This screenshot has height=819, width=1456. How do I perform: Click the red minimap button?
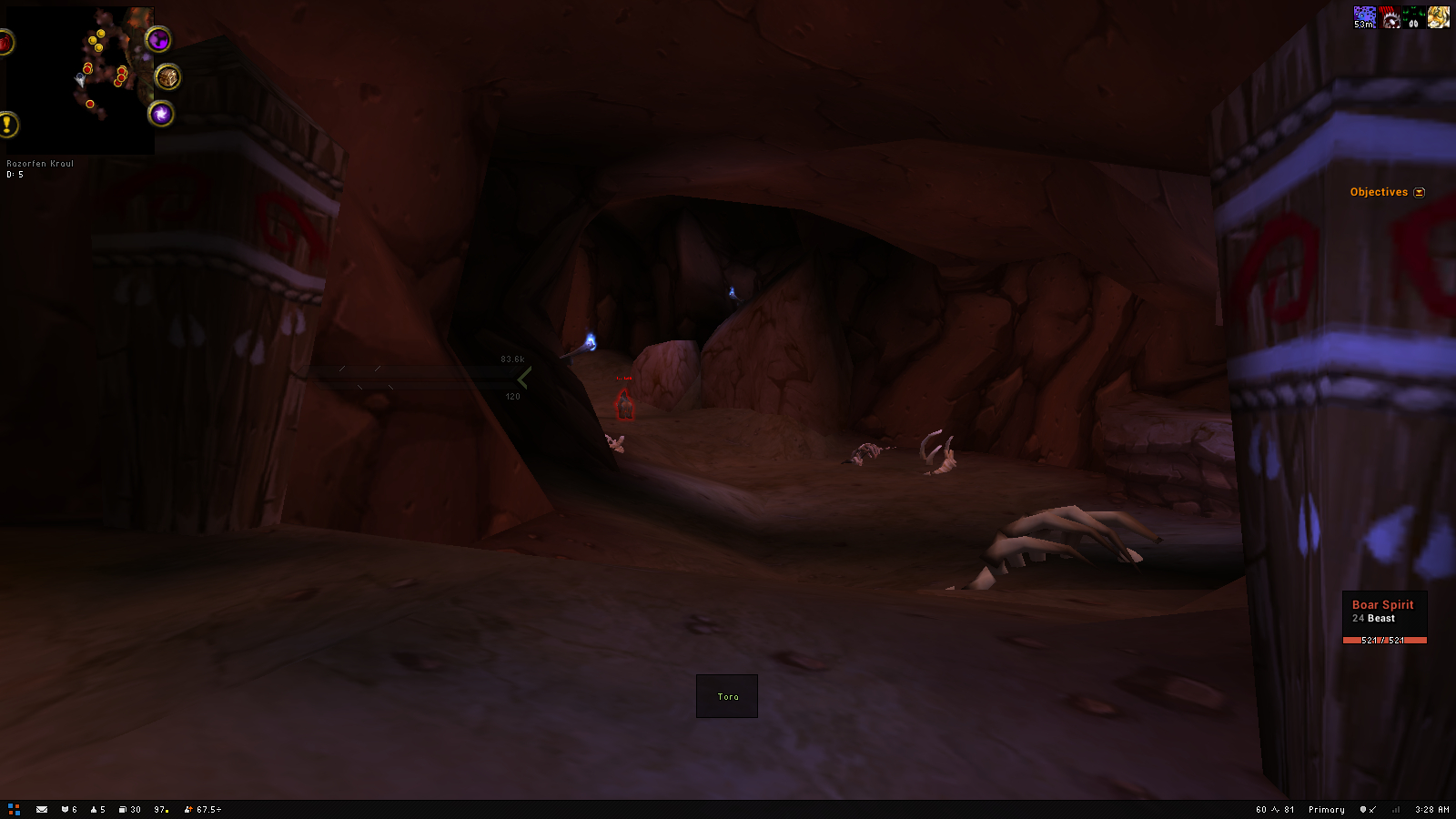[x=5, y=43]
